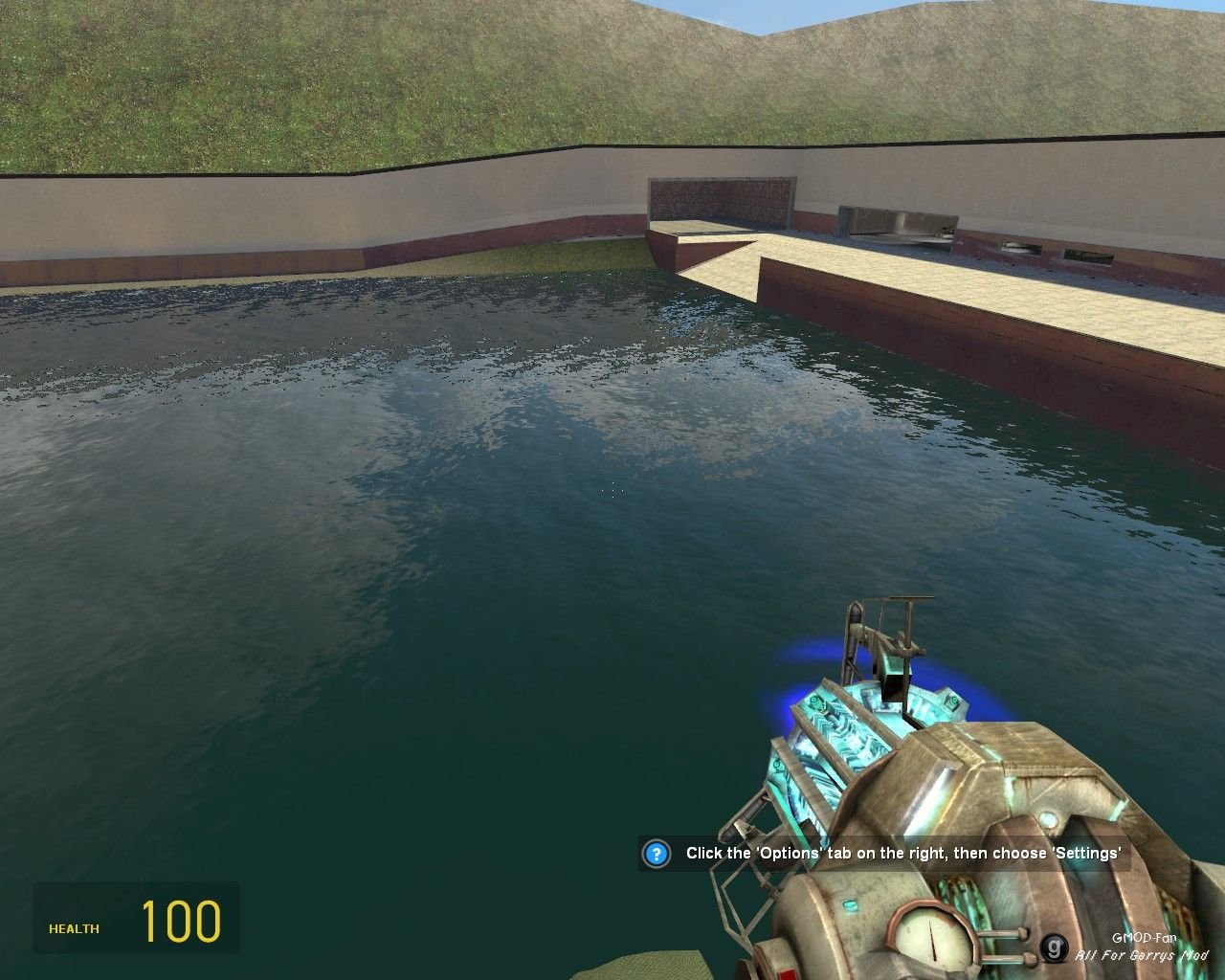Click the blue question mark hint icon
This screenshot has height=980, width=1225.
click(657, 855)
